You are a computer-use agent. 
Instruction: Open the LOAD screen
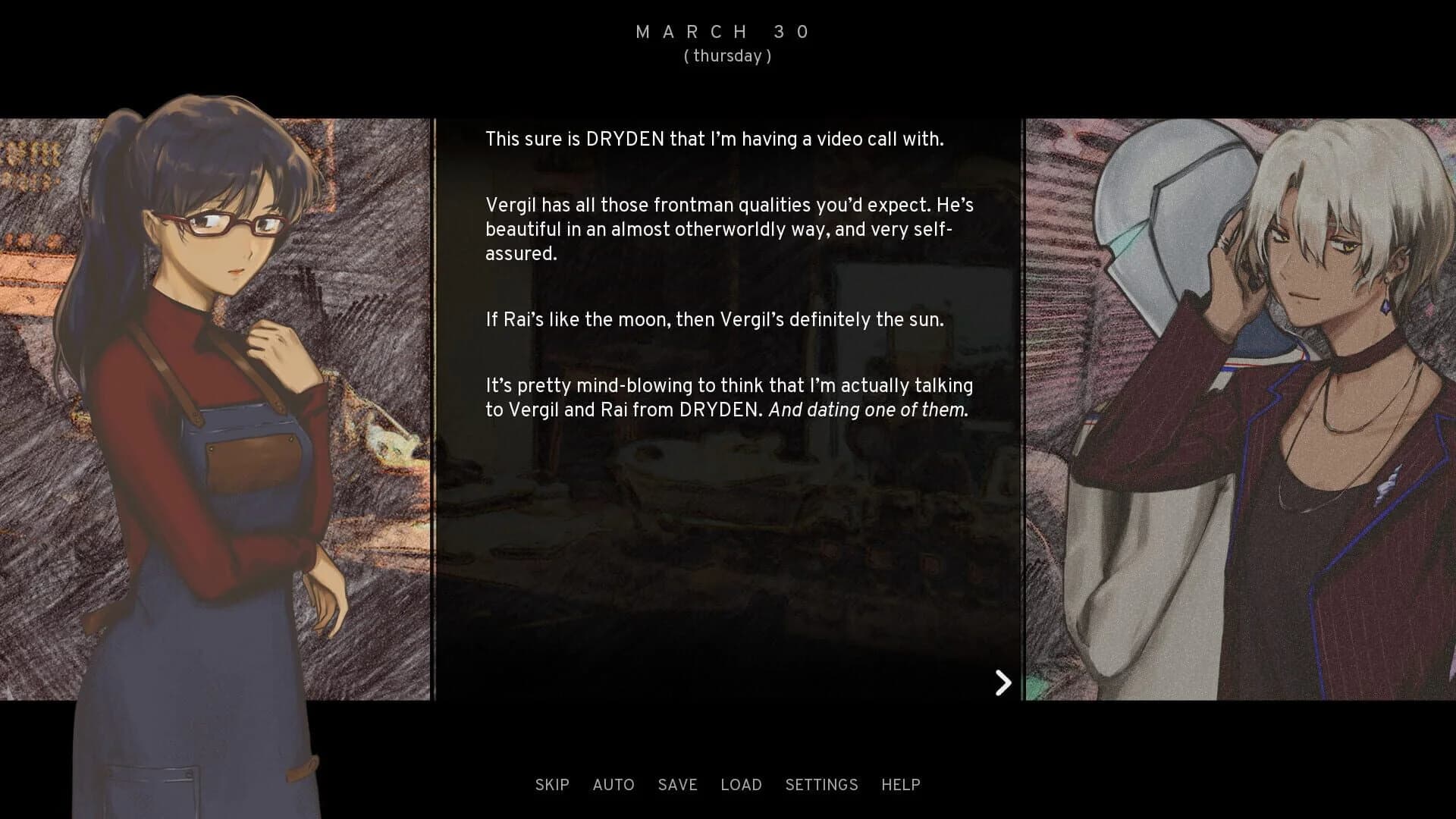point(742,785)
